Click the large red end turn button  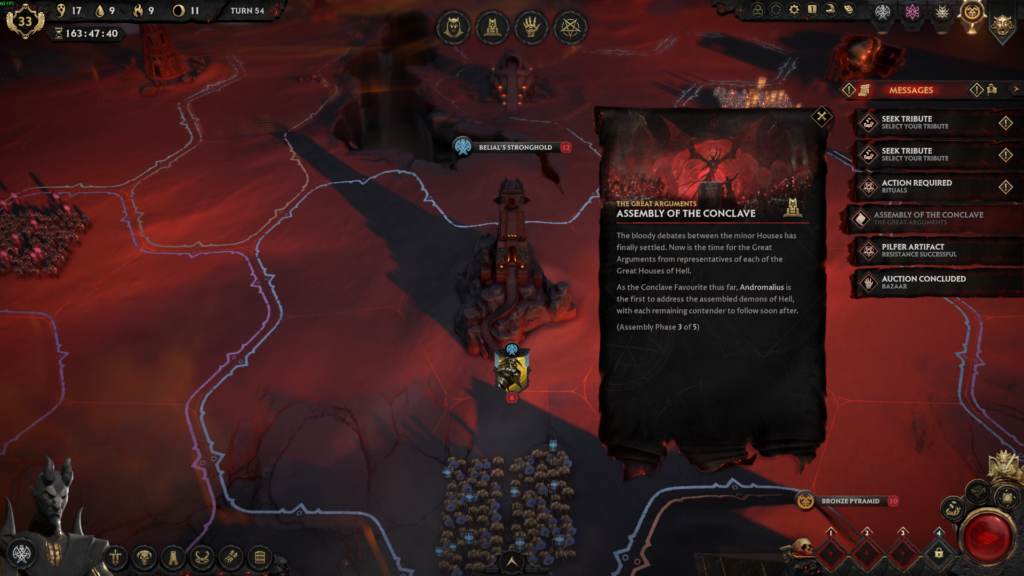pyautogui.click(x=987, y=537)
